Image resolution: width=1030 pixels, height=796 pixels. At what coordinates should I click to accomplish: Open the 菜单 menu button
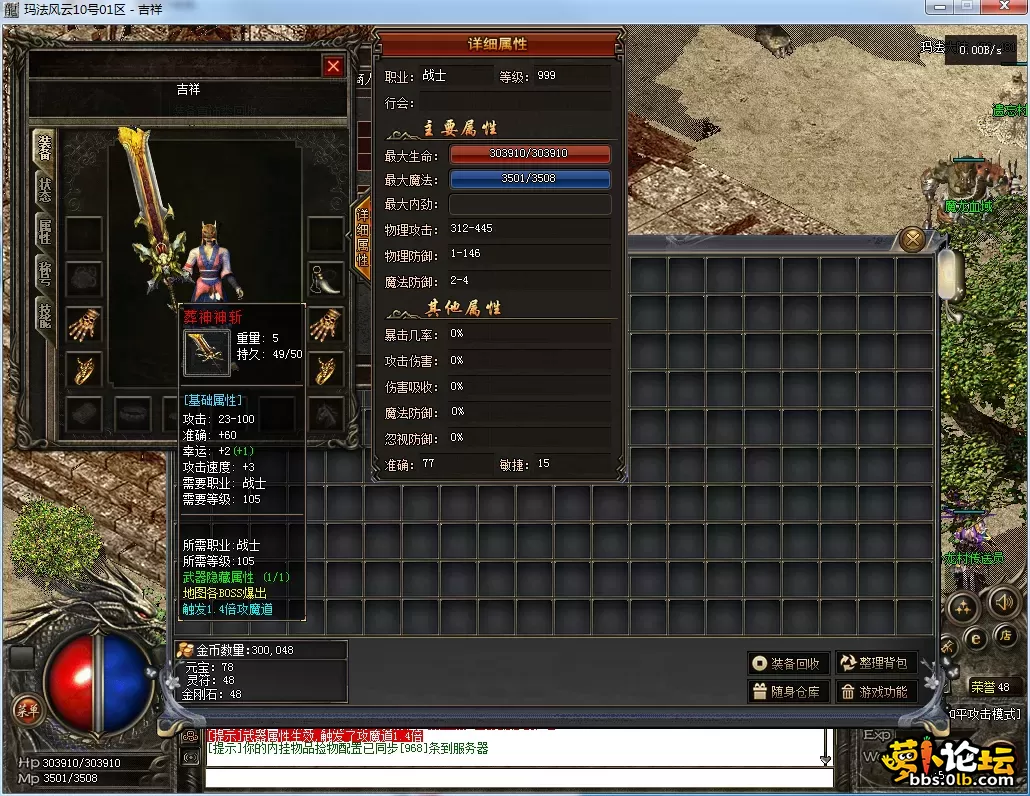pyautogui.click(x=26, y=709)
